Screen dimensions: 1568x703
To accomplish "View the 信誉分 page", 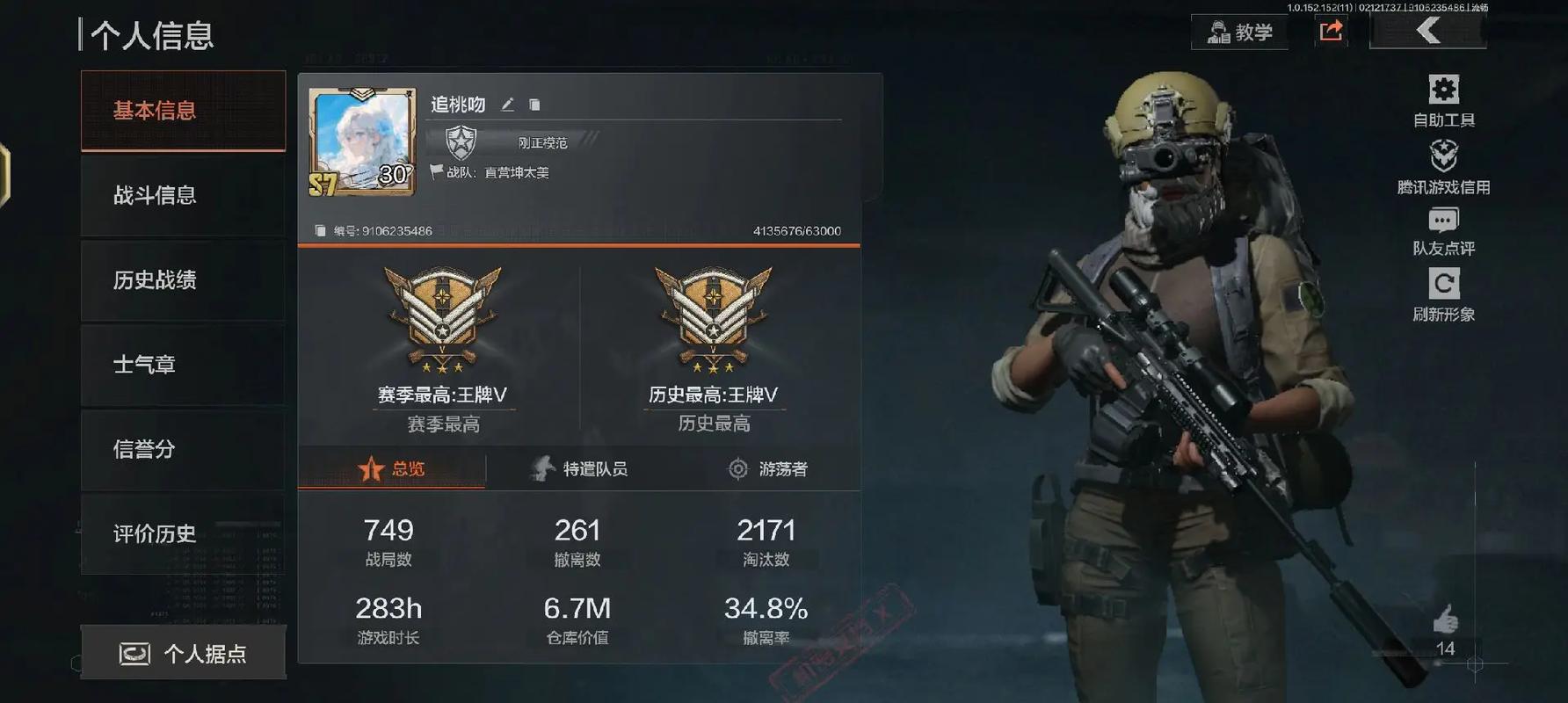I will pyautogui.click(x=183, y=449).
